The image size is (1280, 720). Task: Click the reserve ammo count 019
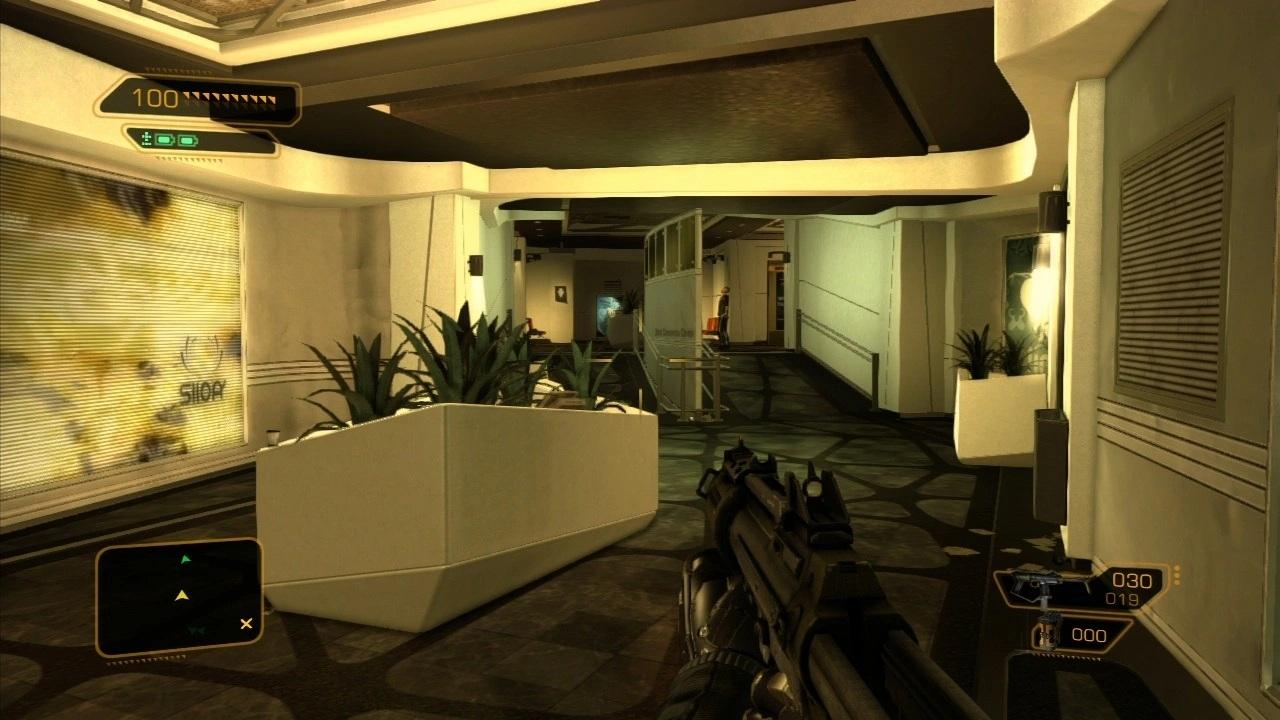tap(1123, 597)
